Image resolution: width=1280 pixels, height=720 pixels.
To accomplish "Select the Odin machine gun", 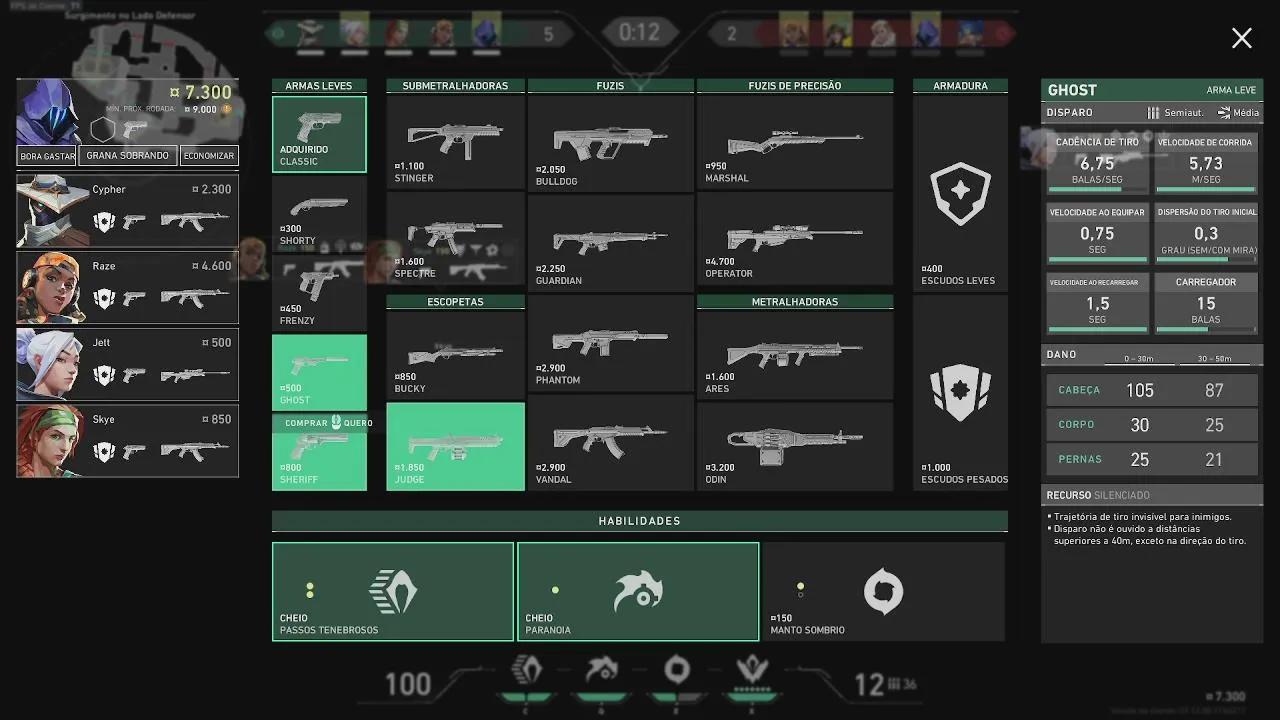I will tap(795, 443).
